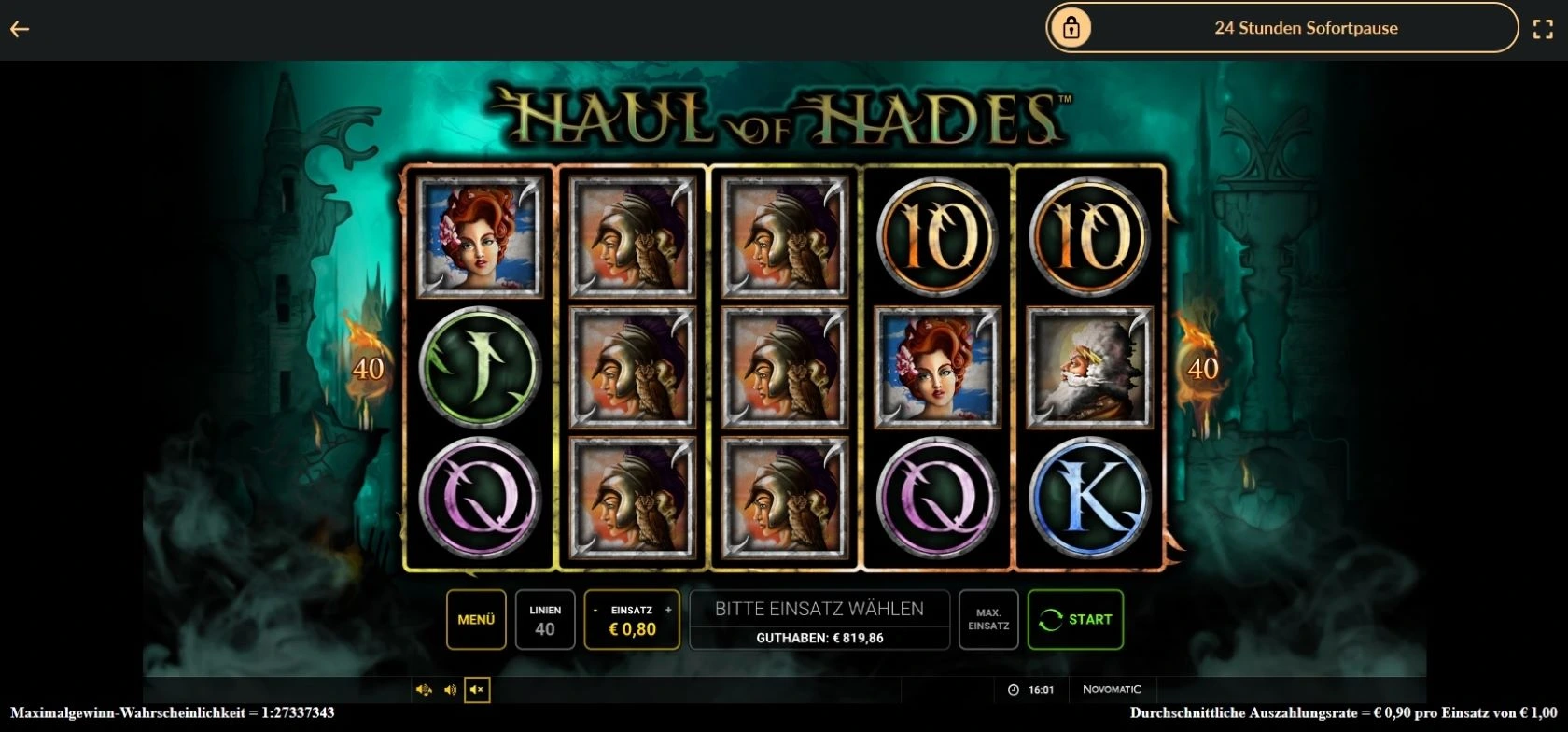Click the 24 Stunden Sofortpause bar
This screenshot has width=1568, height=732.
pos(1304,28)
